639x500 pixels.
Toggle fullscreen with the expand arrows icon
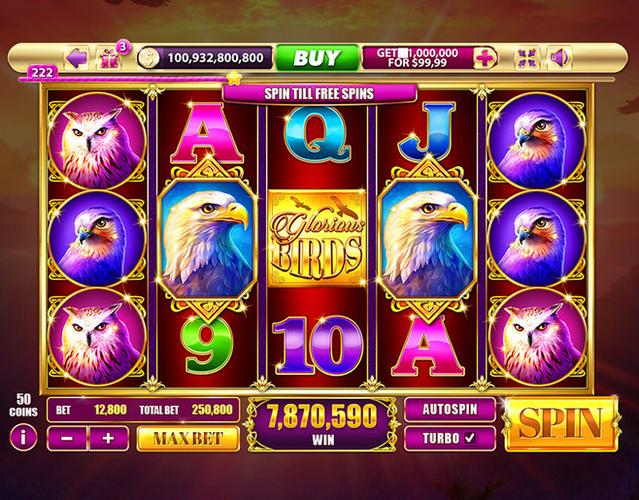[526, 58]
